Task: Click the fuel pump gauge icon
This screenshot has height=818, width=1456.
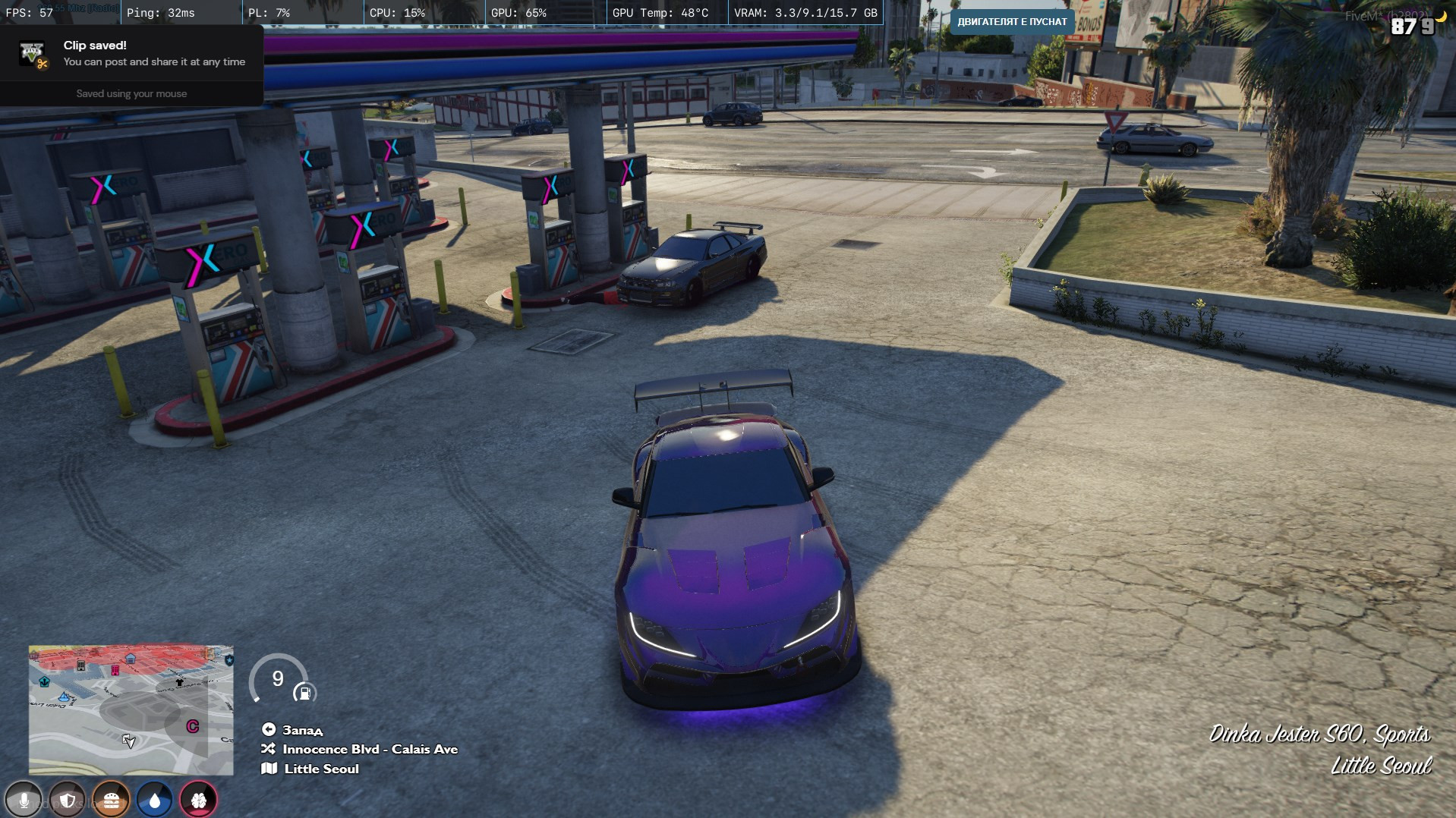Action: 304,693
